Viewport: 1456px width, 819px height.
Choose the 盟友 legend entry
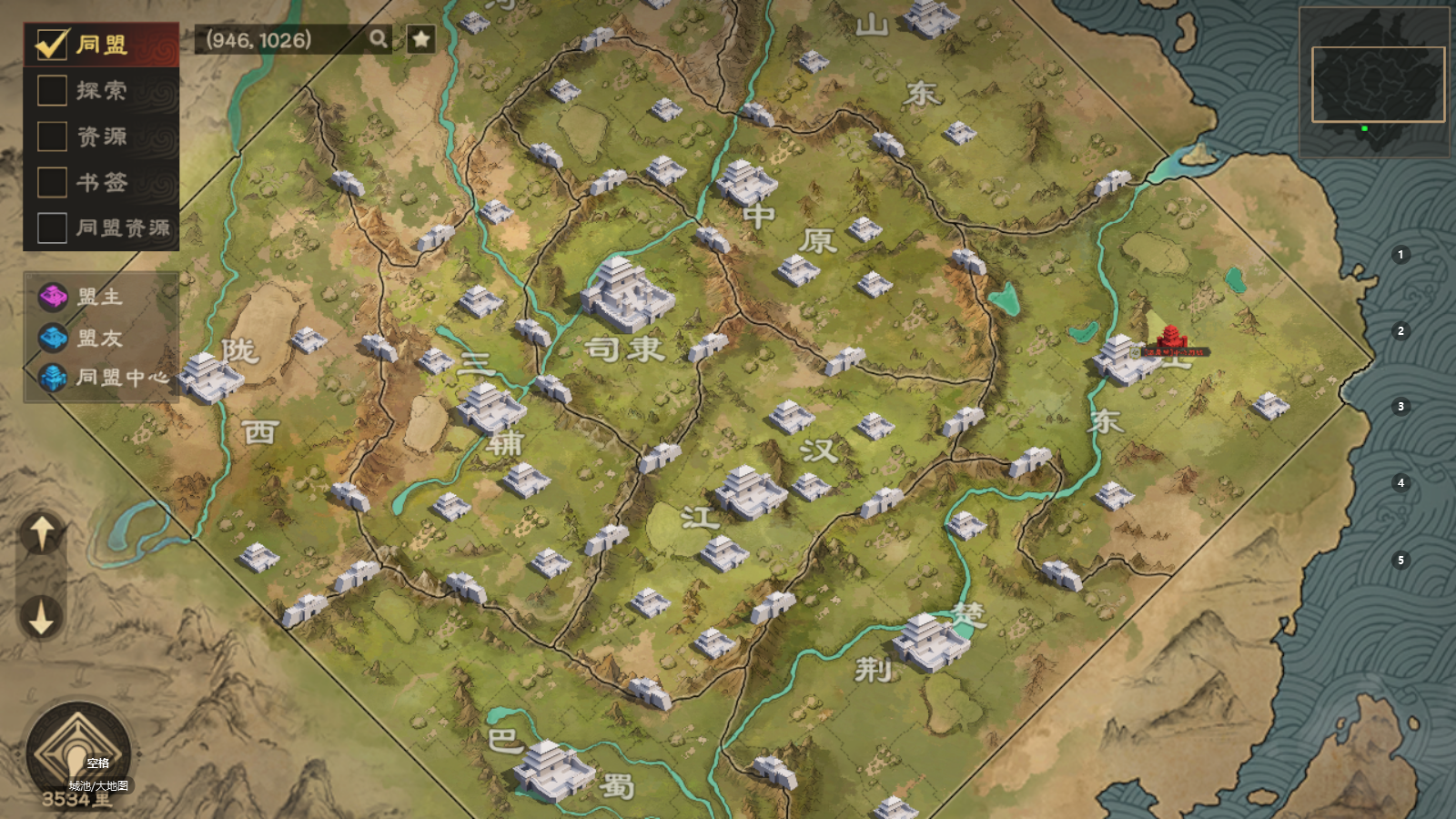(x=99, y=338)
